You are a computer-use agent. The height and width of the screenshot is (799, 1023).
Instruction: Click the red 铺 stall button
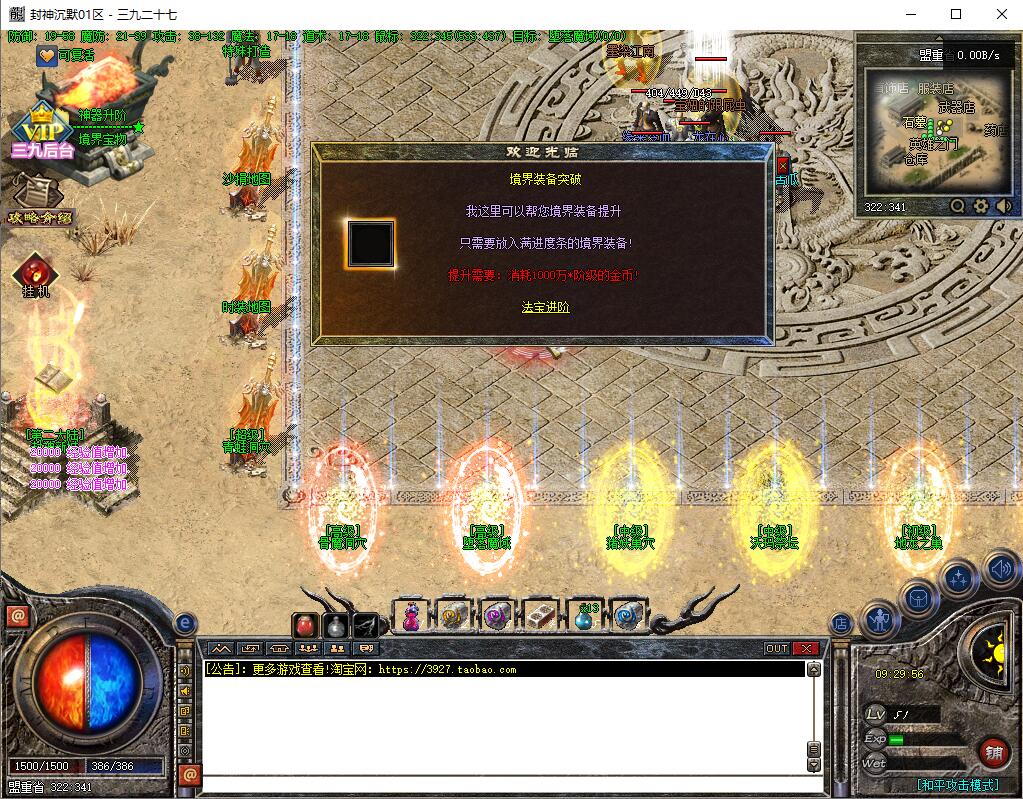[993, 752]
